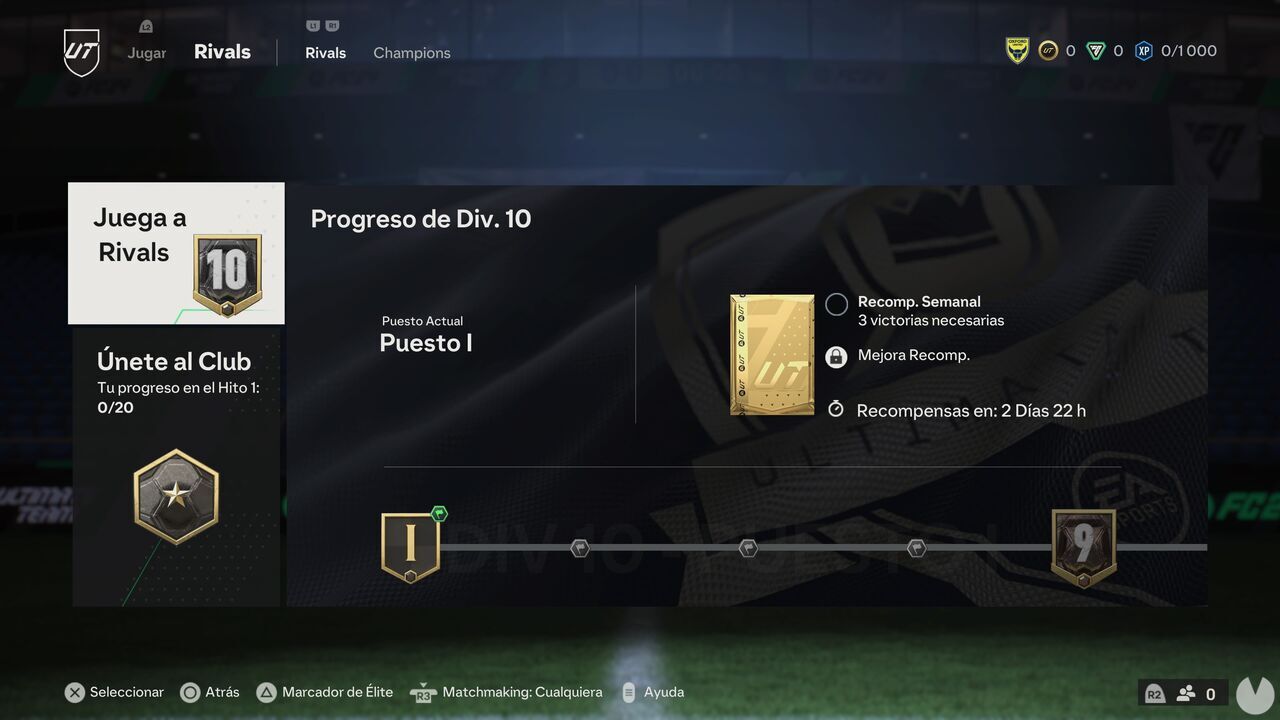
Task: Open the Jugar menu item
Action: tap(146, 52)
